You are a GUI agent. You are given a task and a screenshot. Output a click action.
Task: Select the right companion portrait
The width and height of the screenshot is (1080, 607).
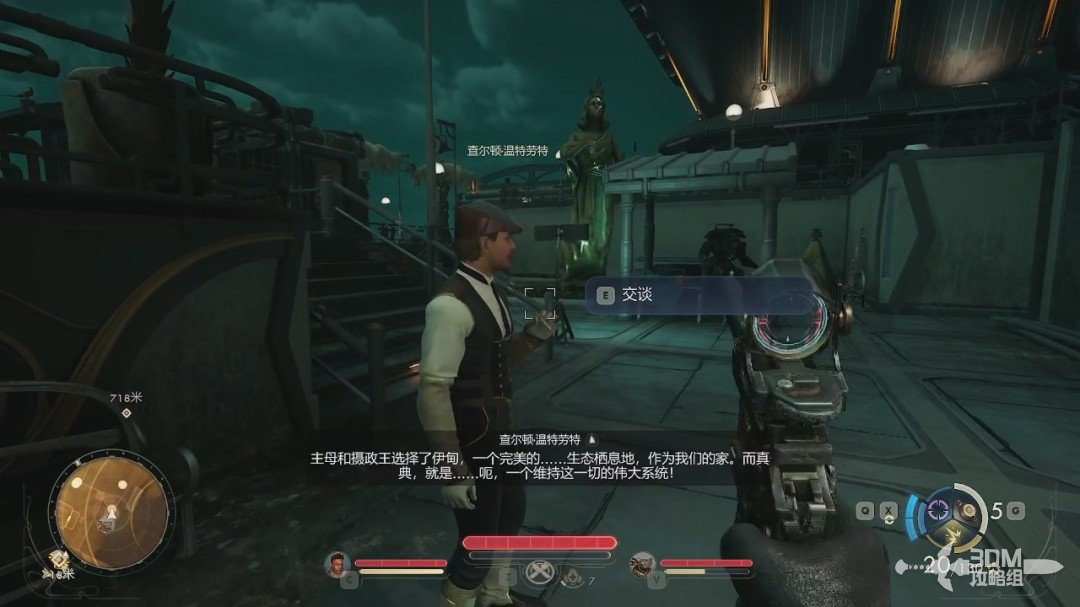[641, 565]
